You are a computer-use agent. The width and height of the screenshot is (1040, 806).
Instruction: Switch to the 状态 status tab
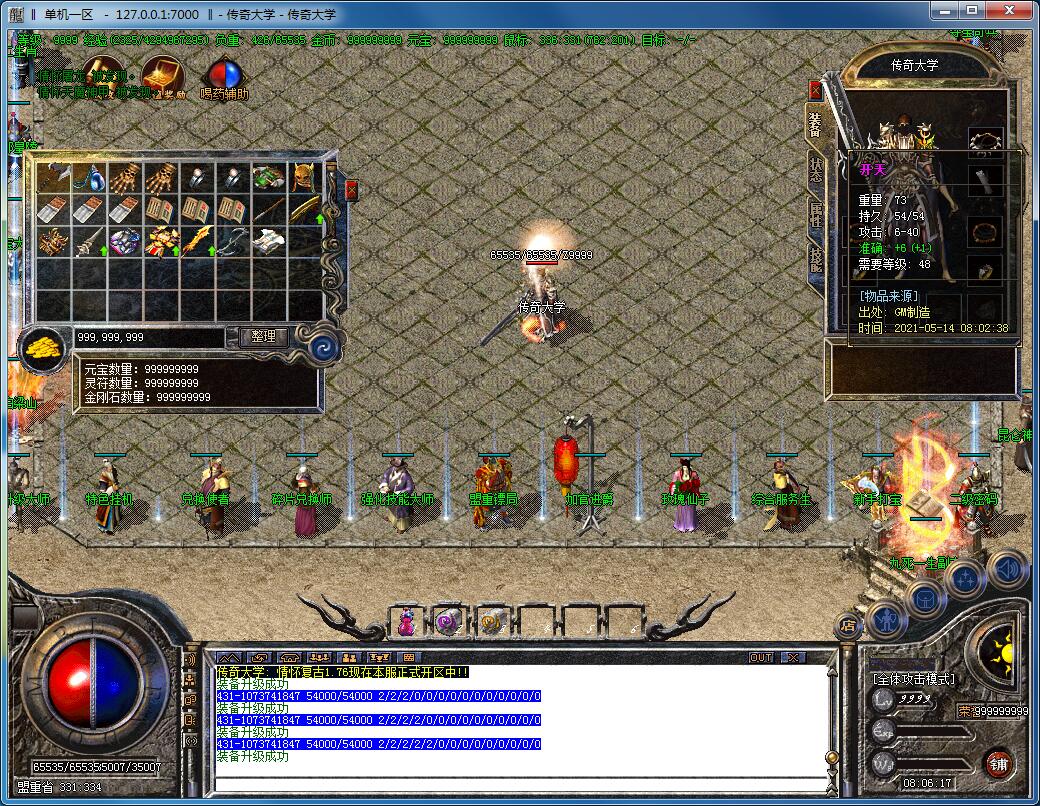(x=816, y=170)
